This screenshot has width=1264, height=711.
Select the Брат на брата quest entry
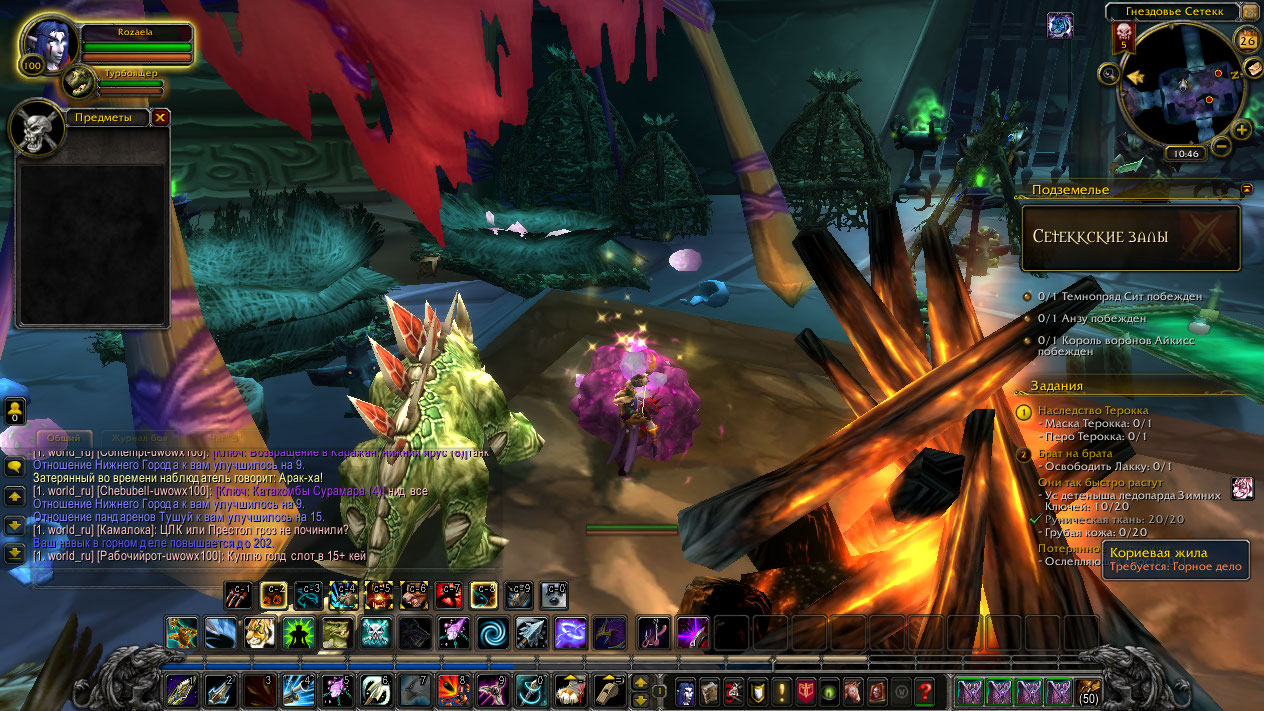tap(1075, 454)
